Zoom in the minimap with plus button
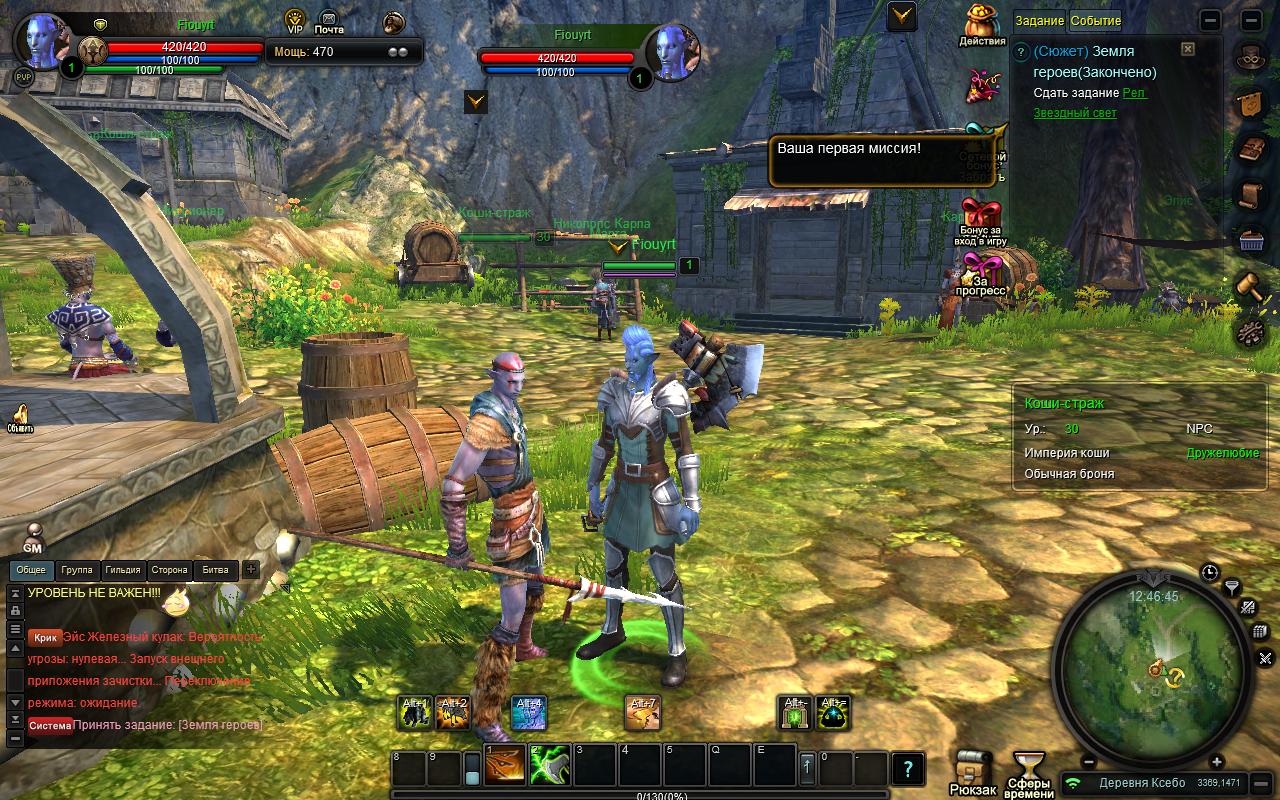1280x800 pixels. click(1217, 763)
